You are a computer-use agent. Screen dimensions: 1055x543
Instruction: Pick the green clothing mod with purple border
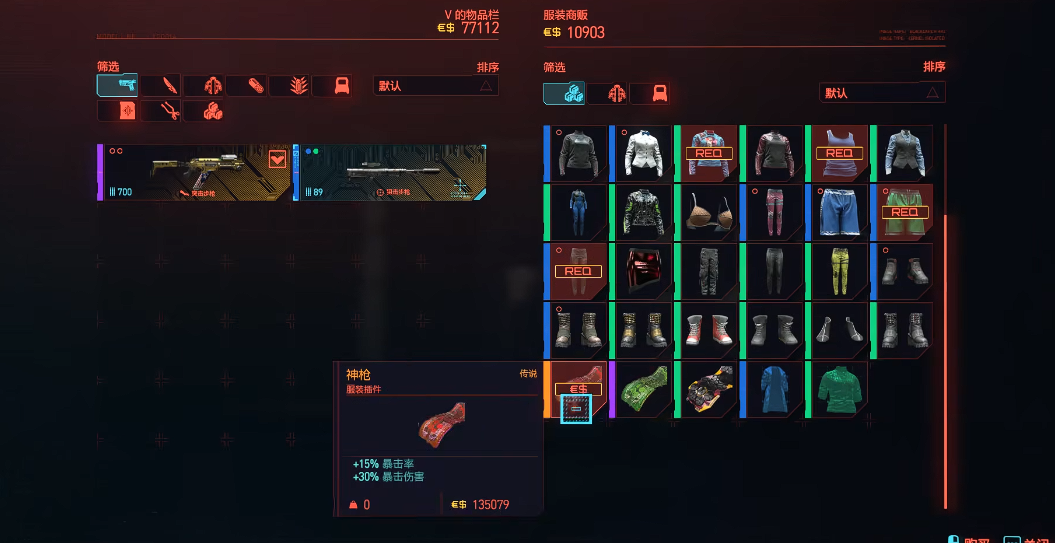point(643,390)
